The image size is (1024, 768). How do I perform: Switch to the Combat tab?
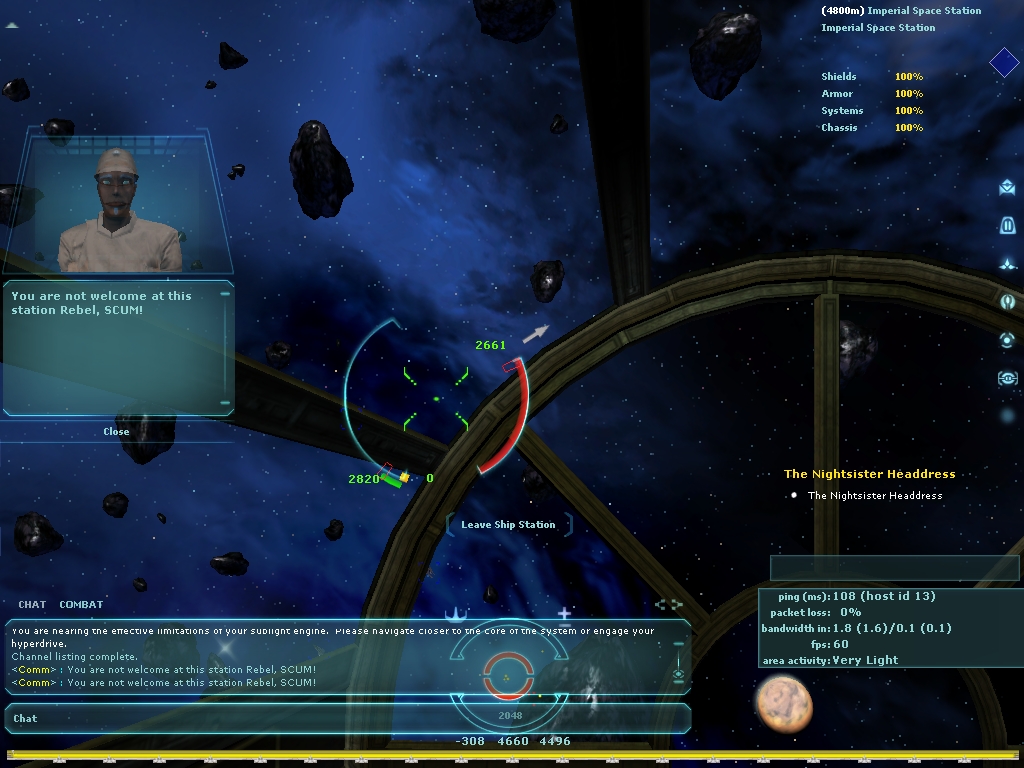pos(81,604)
